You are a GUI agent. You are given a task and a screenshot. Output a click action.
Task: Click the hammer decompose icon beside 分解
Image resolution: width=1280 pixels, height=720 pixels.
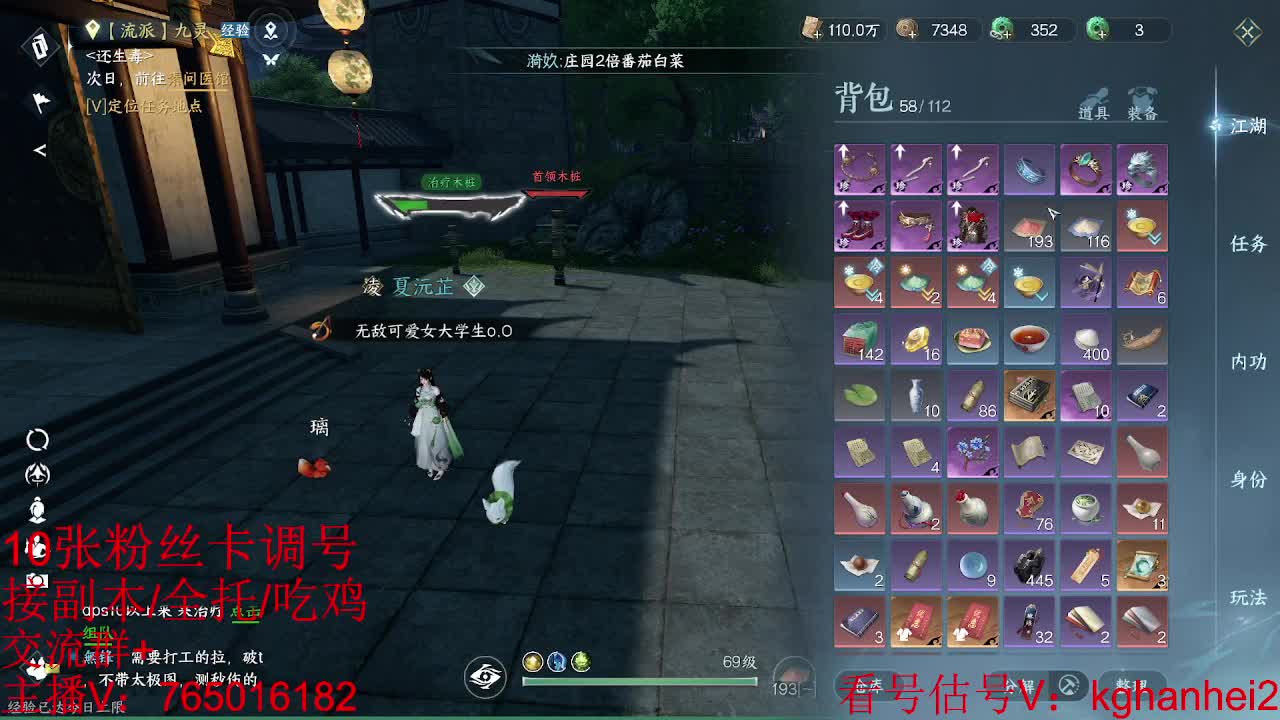pos(1068,685)
